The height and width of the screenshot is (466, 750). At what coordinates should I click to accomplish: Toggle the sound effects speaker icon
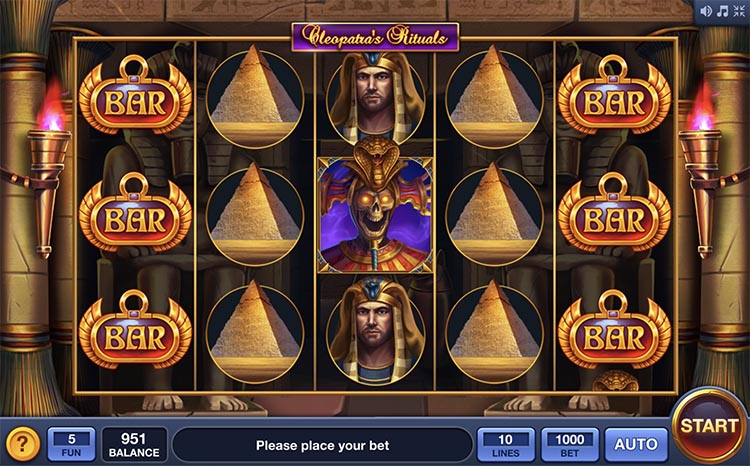tap(708, 12)
